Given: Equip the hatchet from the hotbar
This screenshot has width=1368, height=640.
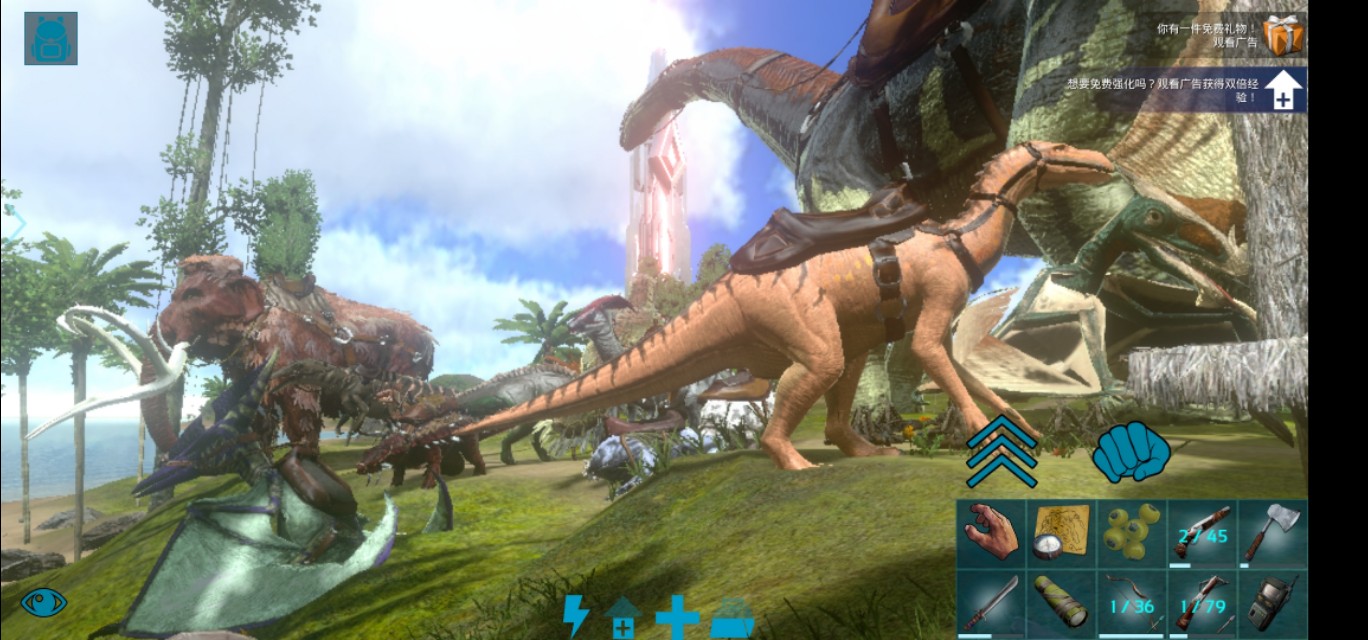Looking at the screenshot, I should (x=1271, y=533).
